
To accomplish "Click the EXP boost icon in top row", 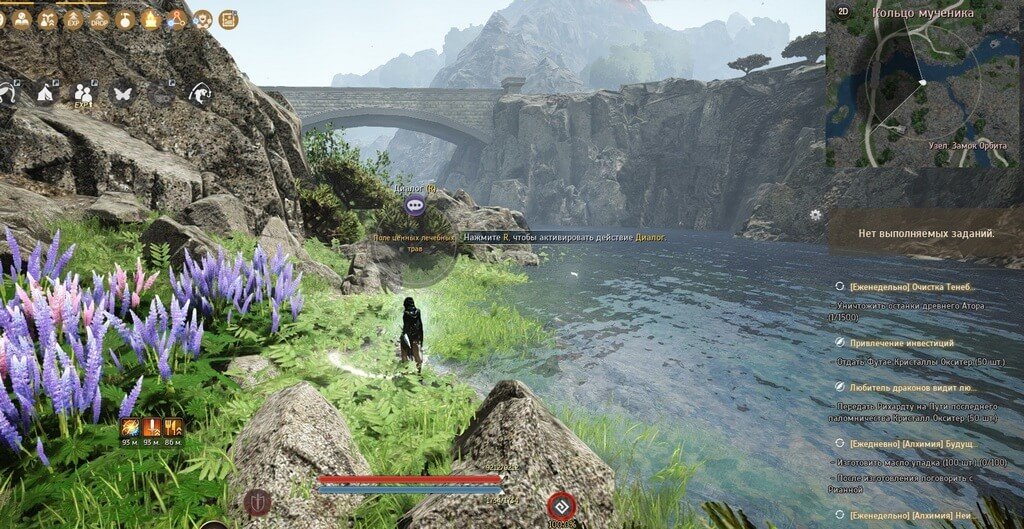I will tap(74, 19).
